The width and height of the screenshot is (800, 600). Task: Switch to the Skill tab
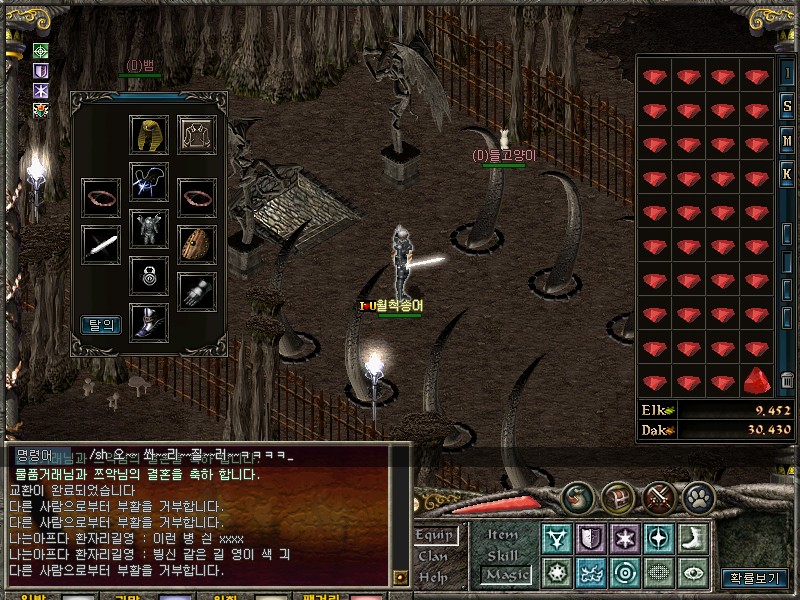coord(503,554)
